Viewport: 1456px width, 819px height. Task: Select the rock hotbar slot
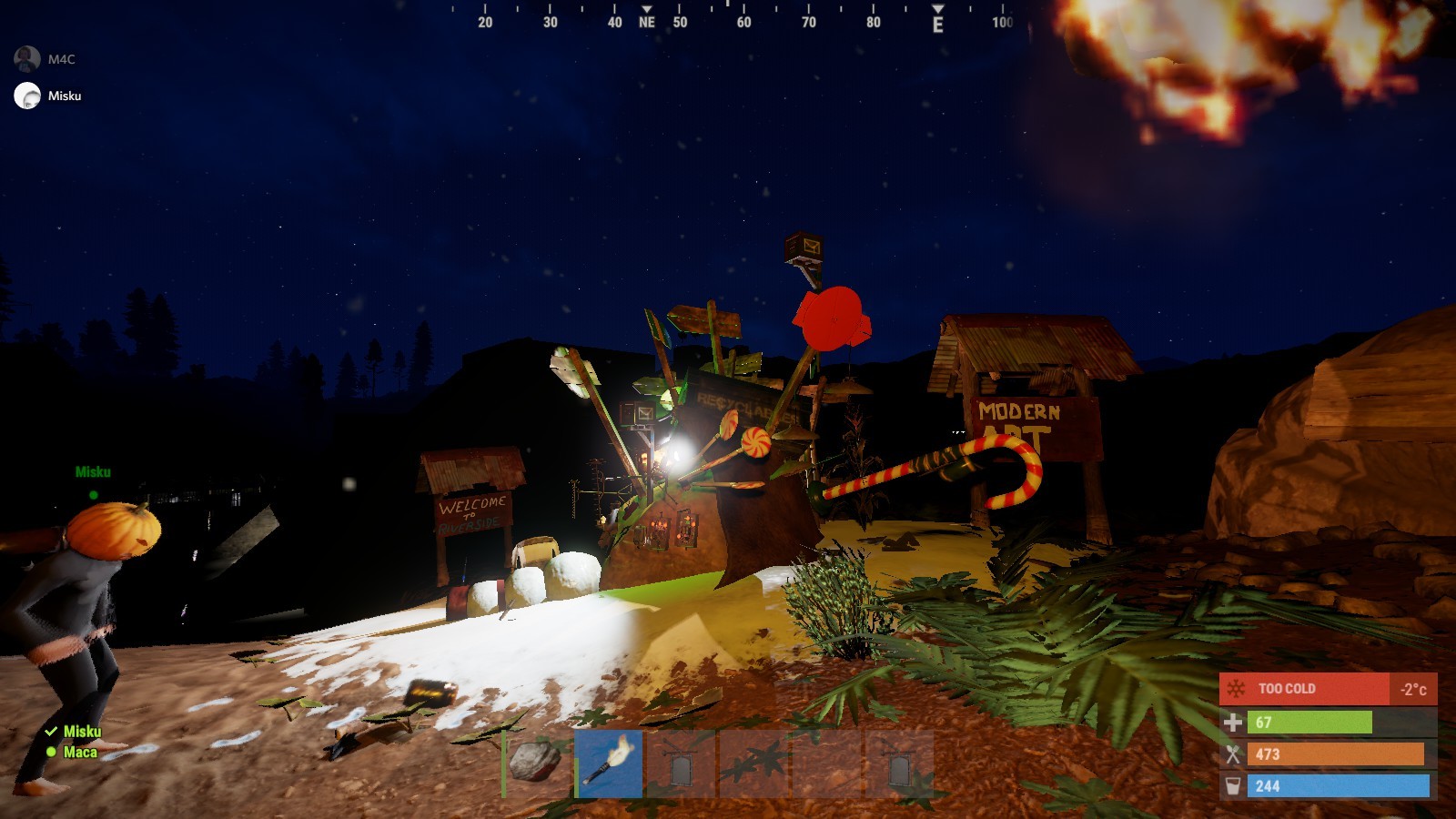click(x=537, y=763)
